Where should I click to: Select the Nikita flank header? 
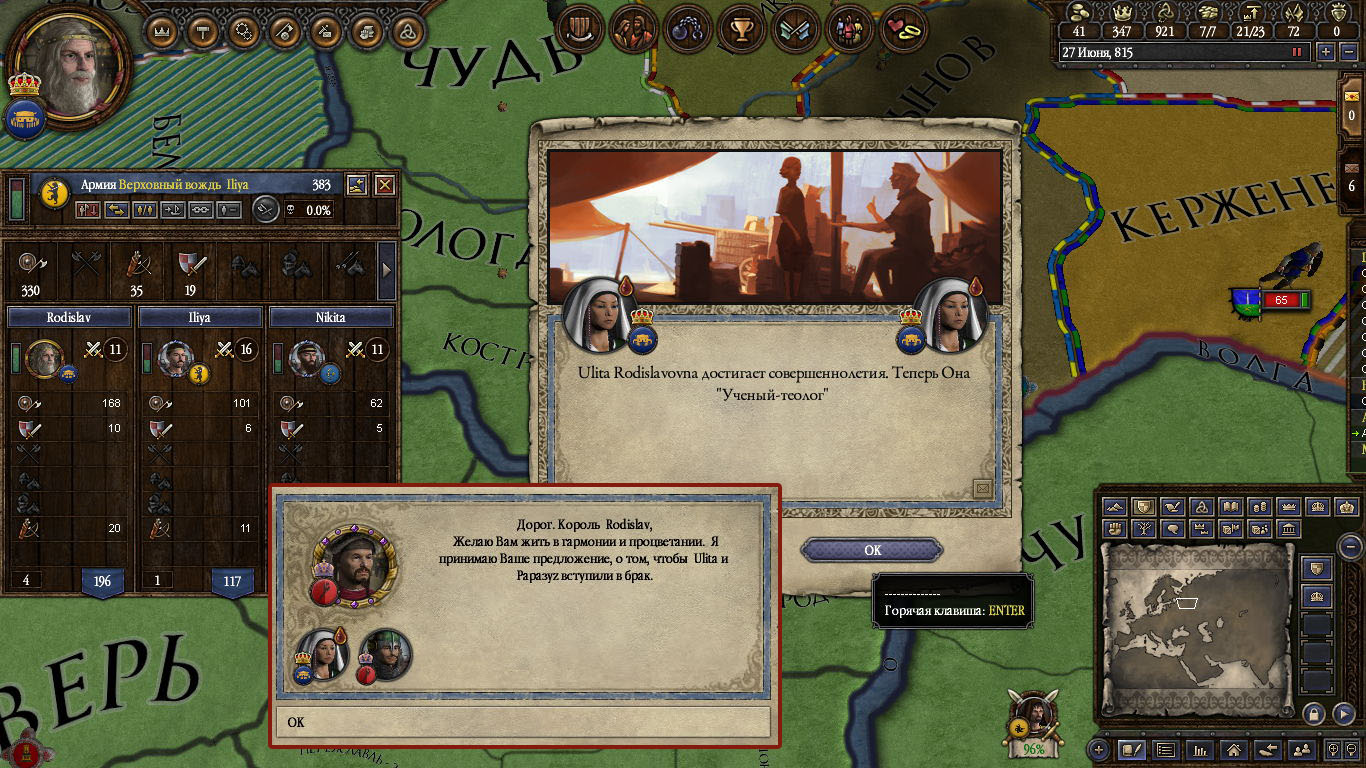(x=330, y=317)
